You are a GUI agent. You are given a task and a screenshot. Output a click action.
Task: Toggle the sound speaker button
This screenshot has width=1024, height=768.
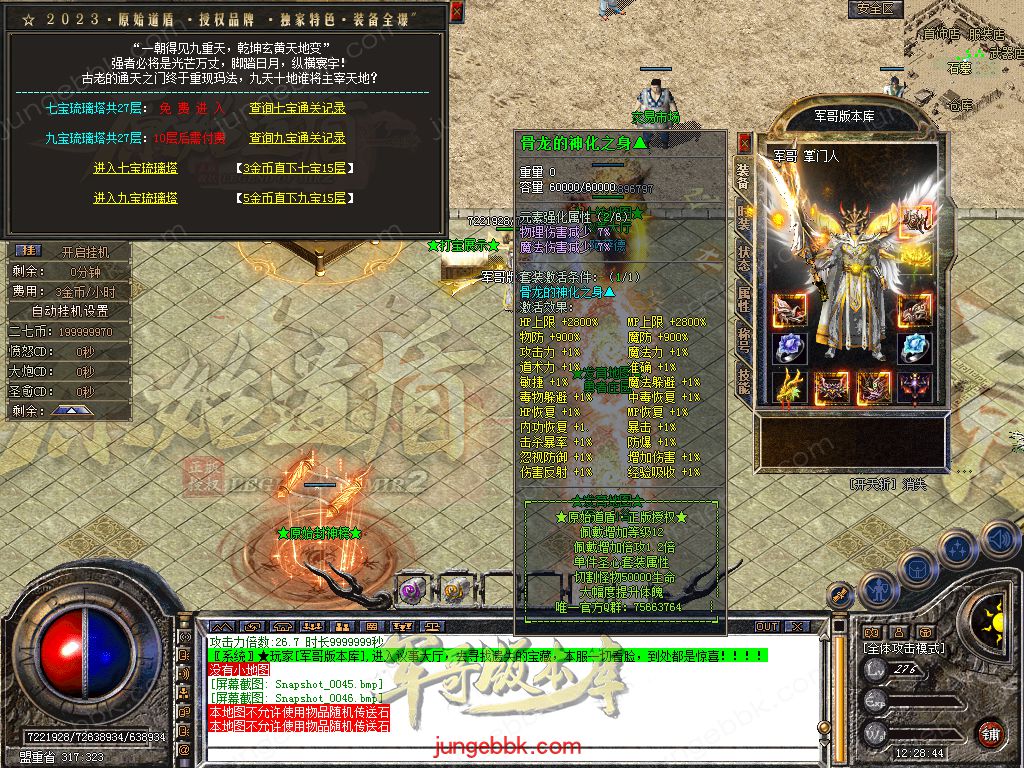click(x=998, y=540)
